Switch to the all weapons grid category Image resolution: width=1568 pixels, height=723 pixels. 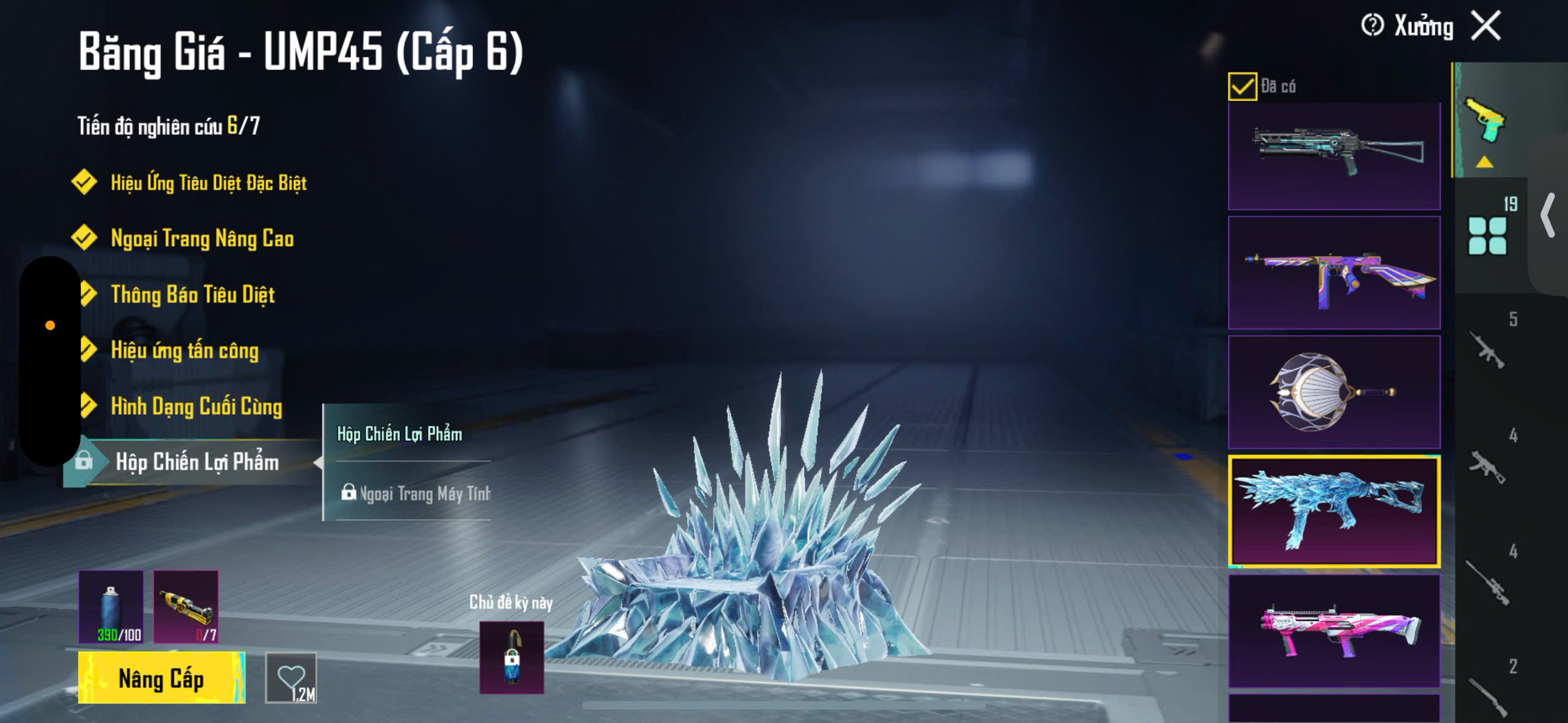(1487, 236)
